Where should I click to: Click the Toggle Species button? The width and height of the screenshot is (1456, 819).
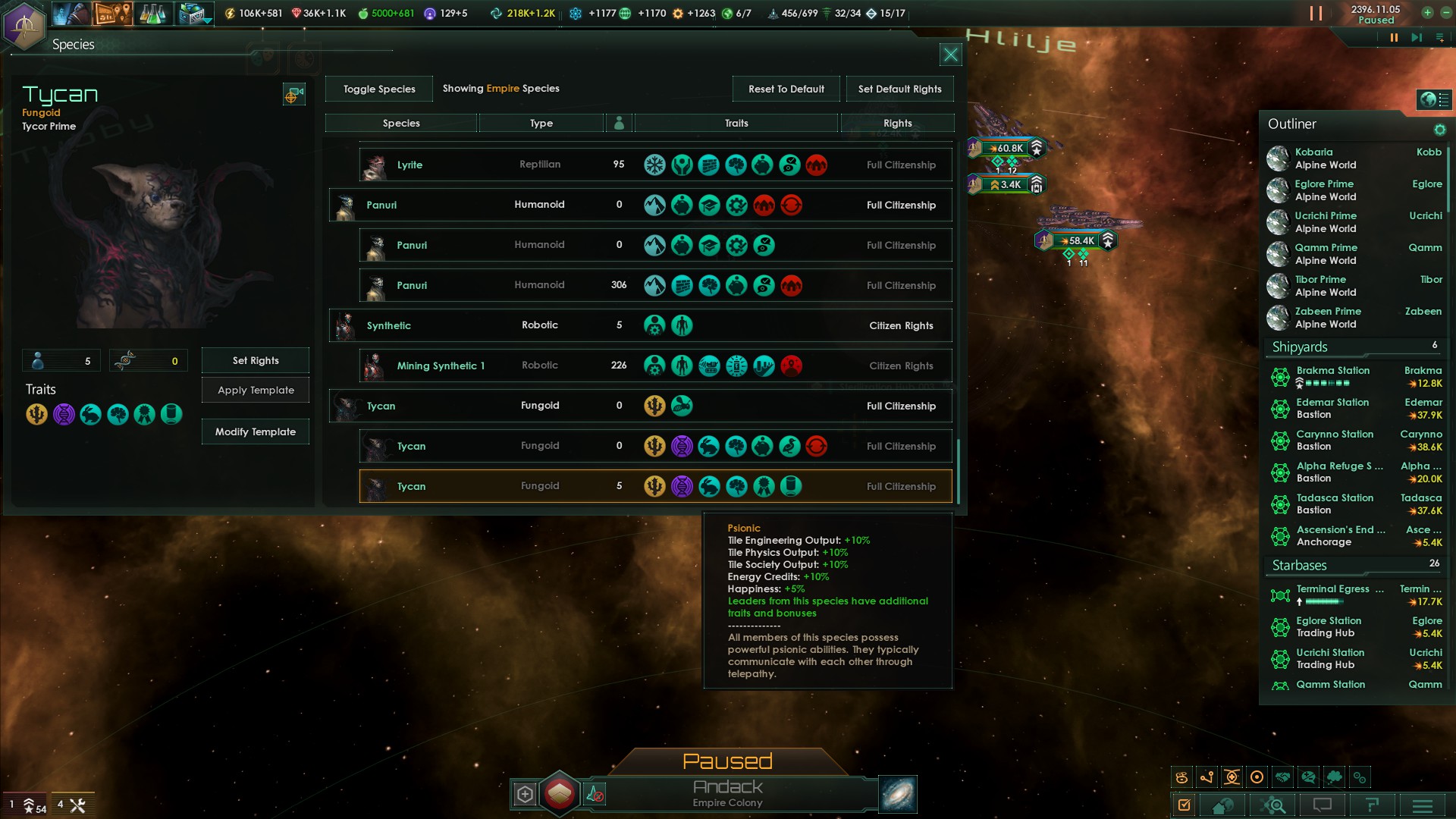point(379,89)
